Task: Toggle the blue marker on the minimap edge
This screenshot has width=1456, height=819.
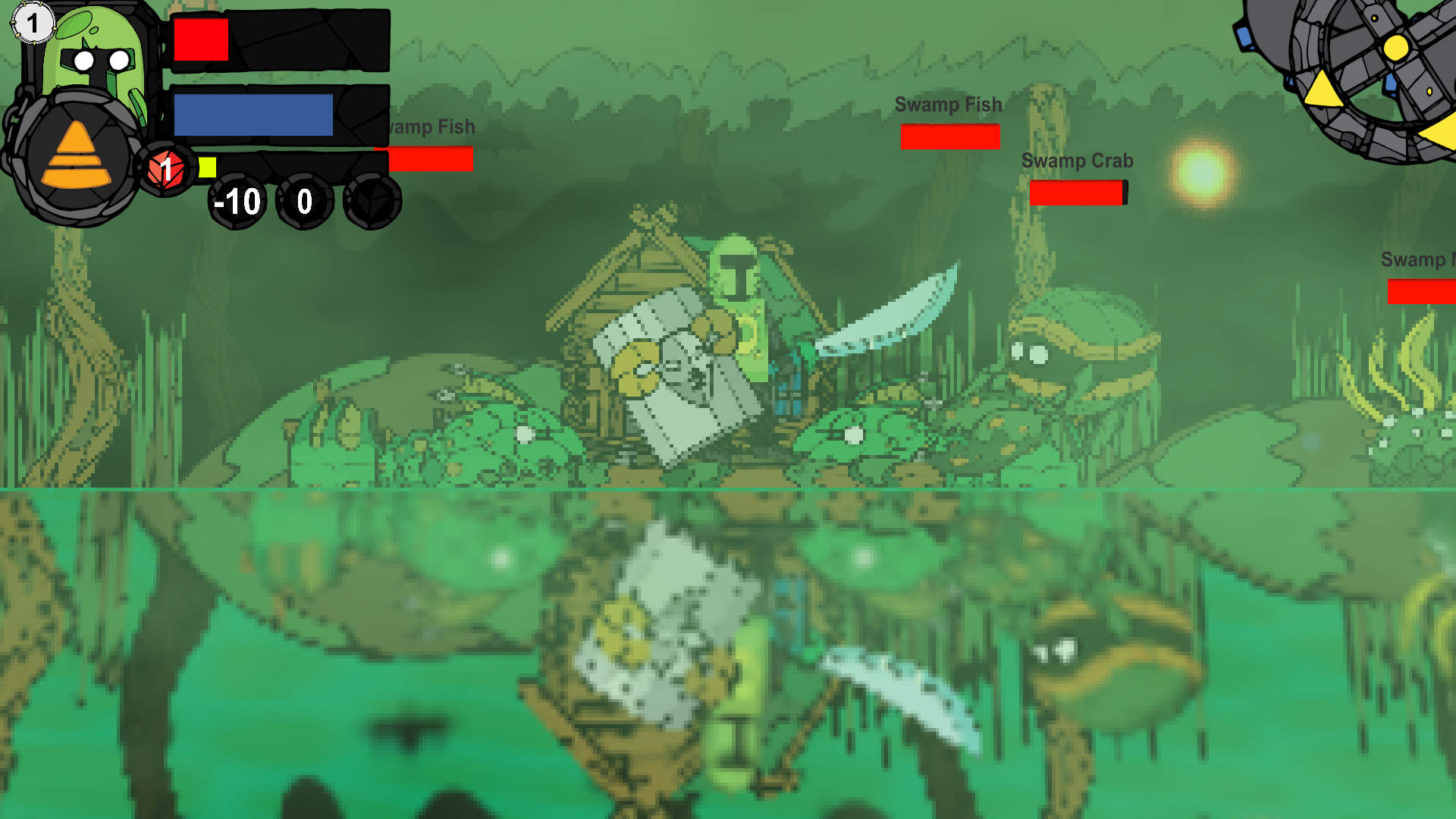Action: tap(1243, 37)
